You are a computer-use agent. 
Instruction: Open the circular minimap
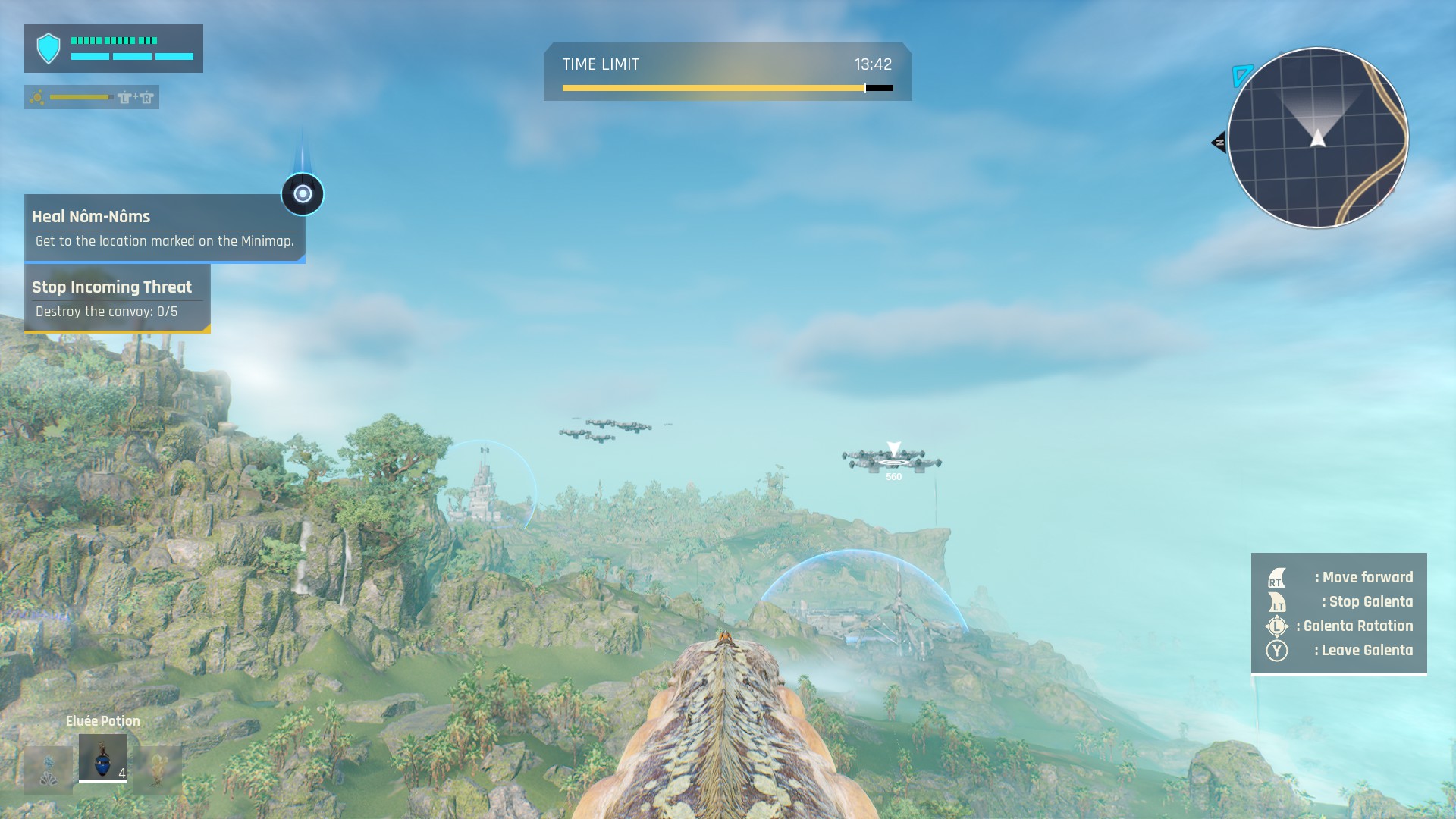(1317, 138)
